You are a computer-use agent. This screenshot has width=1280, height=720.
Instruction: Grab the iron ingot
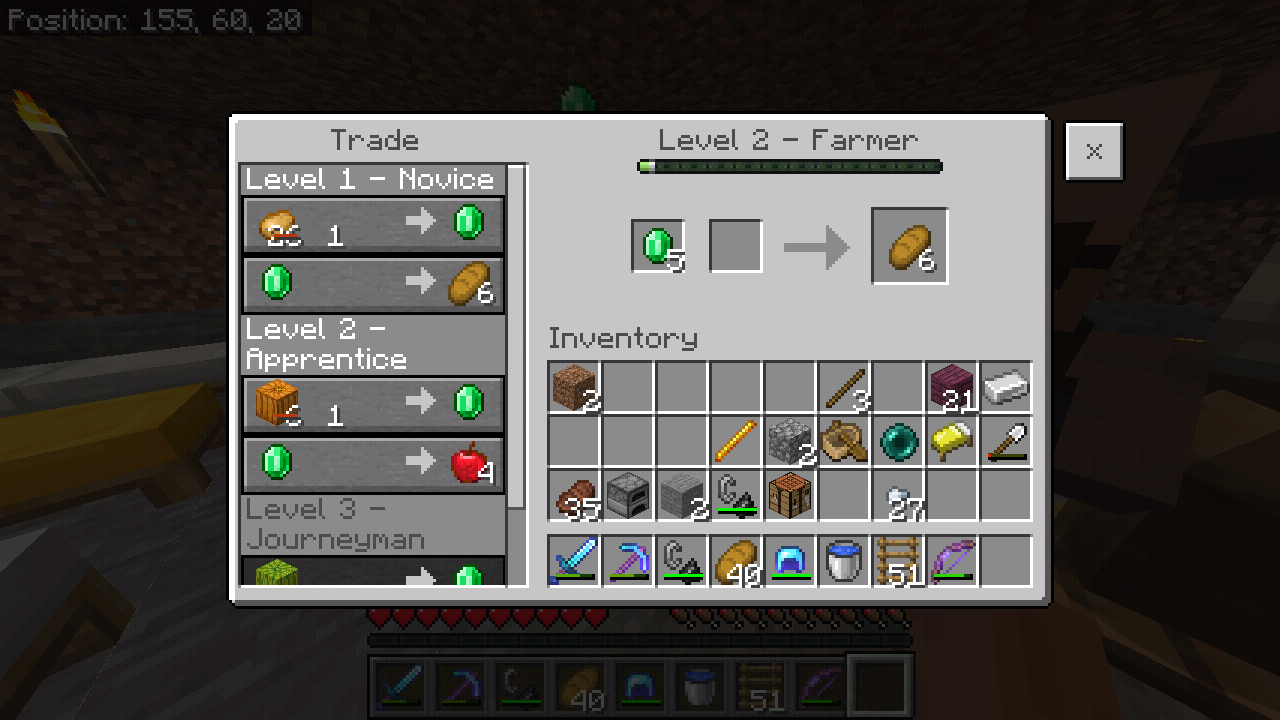1006,387
